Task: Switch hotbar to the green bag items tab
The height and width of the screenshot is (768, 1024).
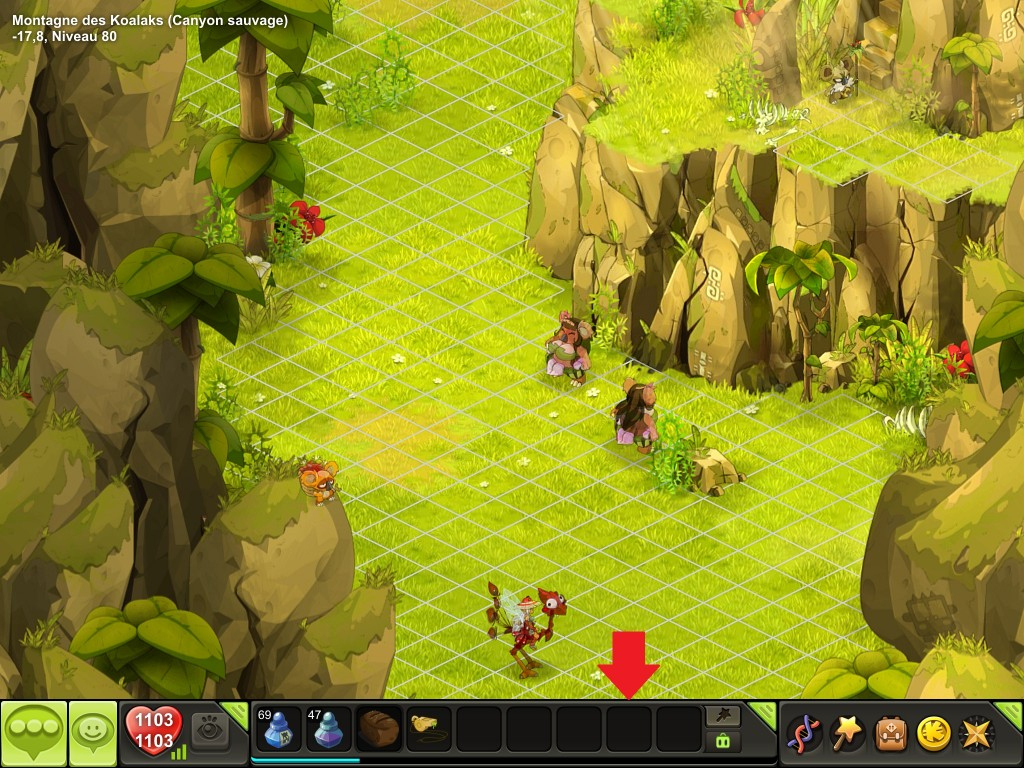Action: 723,742
